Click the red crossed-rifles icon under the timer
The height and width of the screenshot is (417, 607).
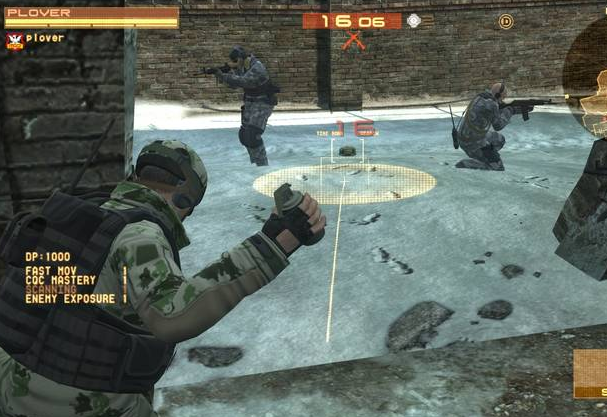click(351, 42)
